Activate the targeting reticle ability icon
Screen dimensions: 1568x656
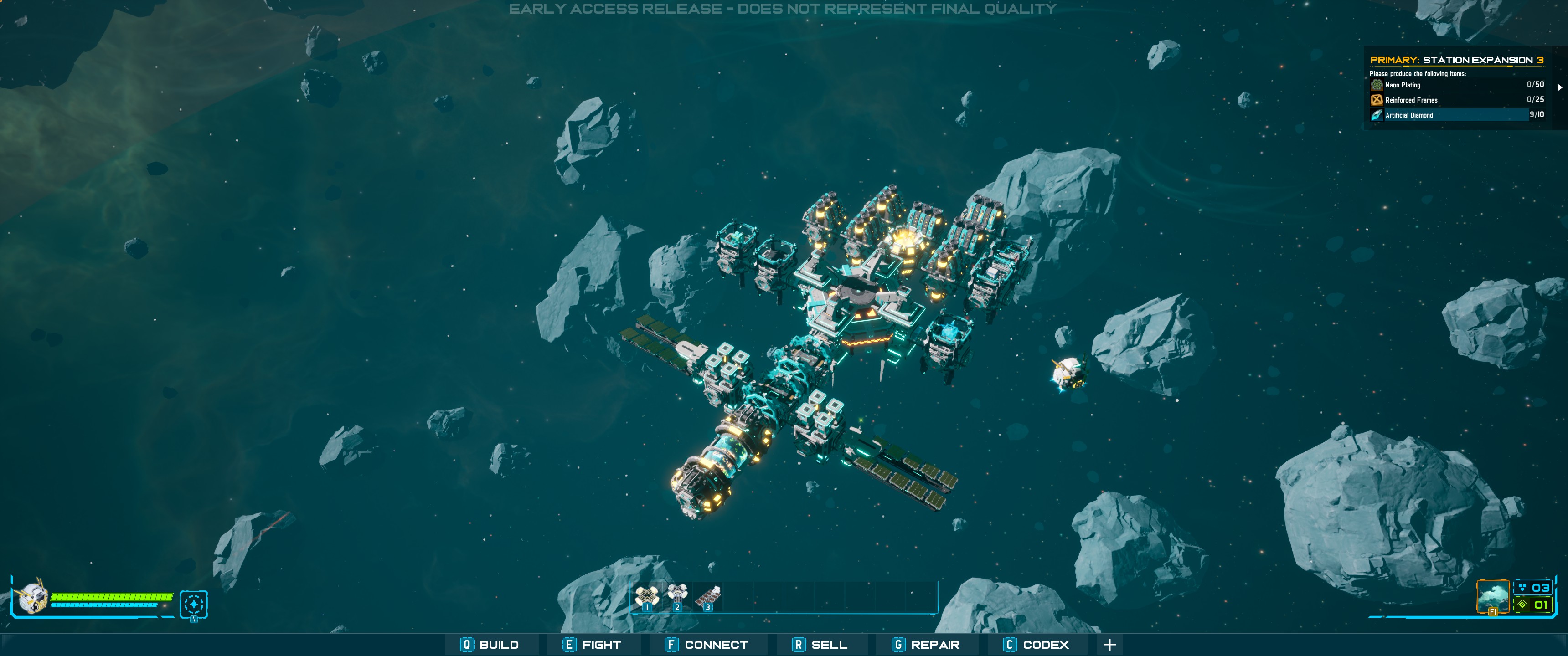[194, 604]
